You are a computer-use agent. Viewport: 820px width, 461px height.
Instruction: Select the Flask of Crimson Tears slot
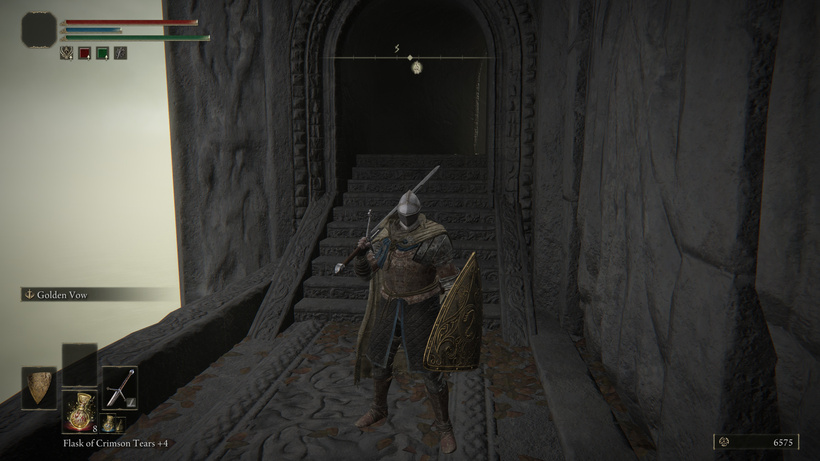[79, 410]
